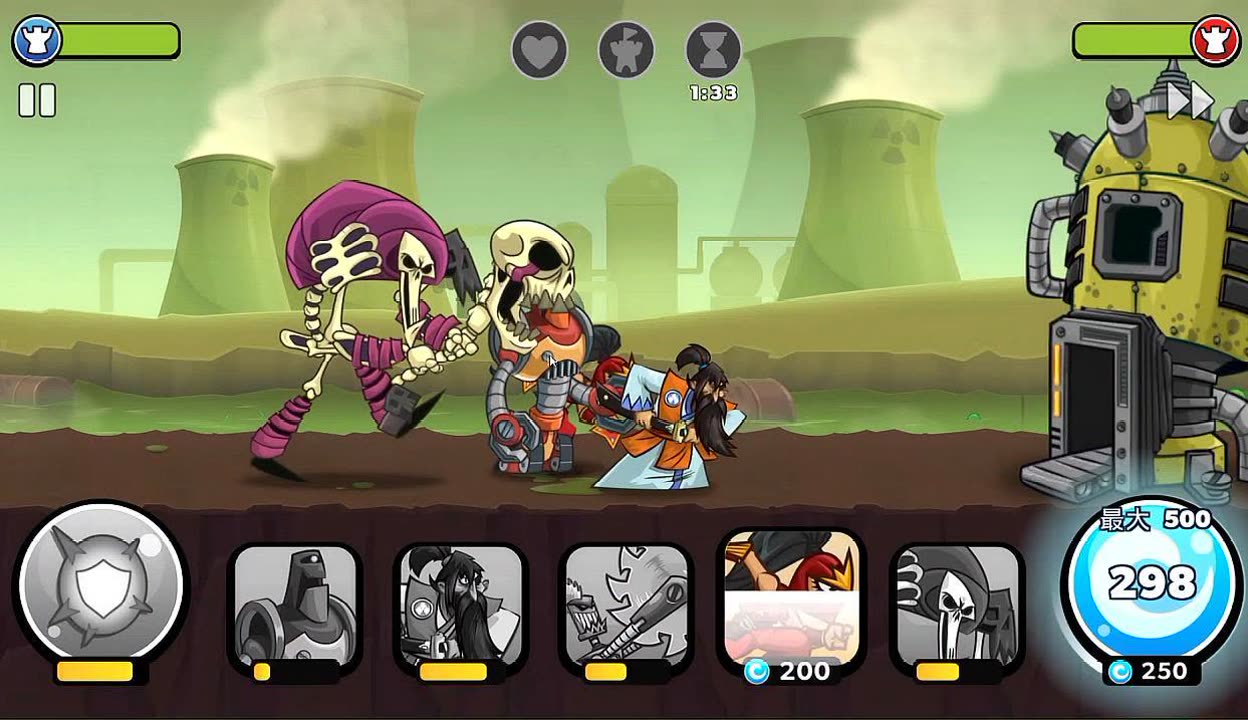1248x720 pixels.
Task: Tap the hourglass timer objective badge
Action: [714, 50]
